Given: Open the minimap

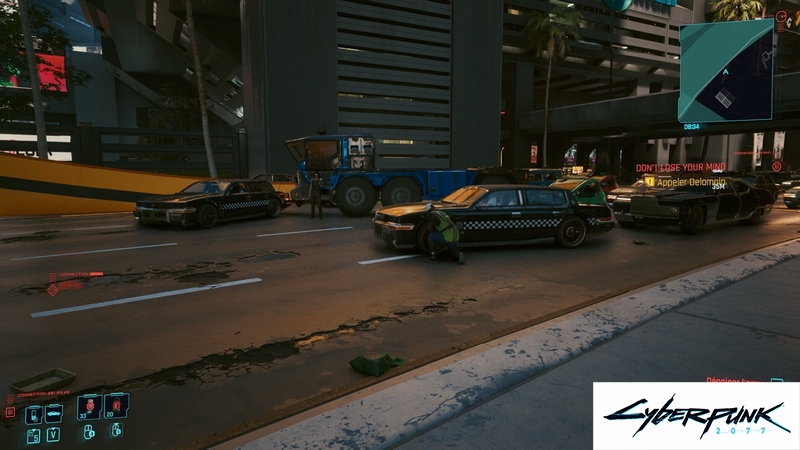Looking at the screenshot, I should click(x=726, y=70).
